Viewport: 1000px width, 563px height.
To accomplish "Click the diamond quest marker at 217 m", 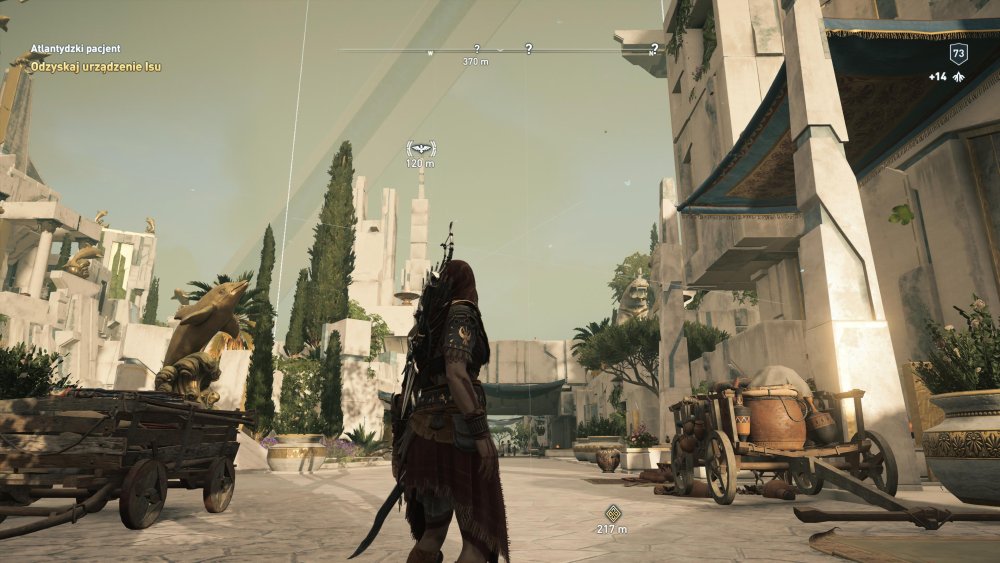I will point(612,513).
